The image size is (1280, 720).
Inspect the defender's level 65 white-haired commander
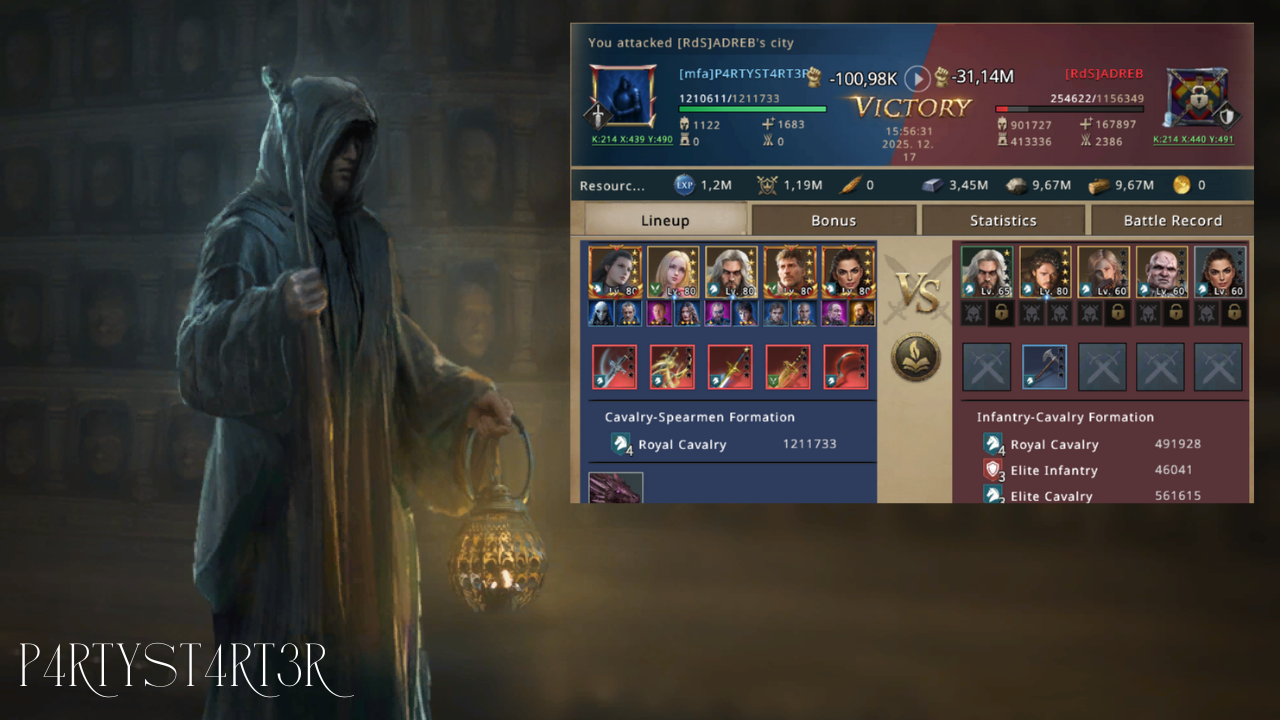coord(987,272)
